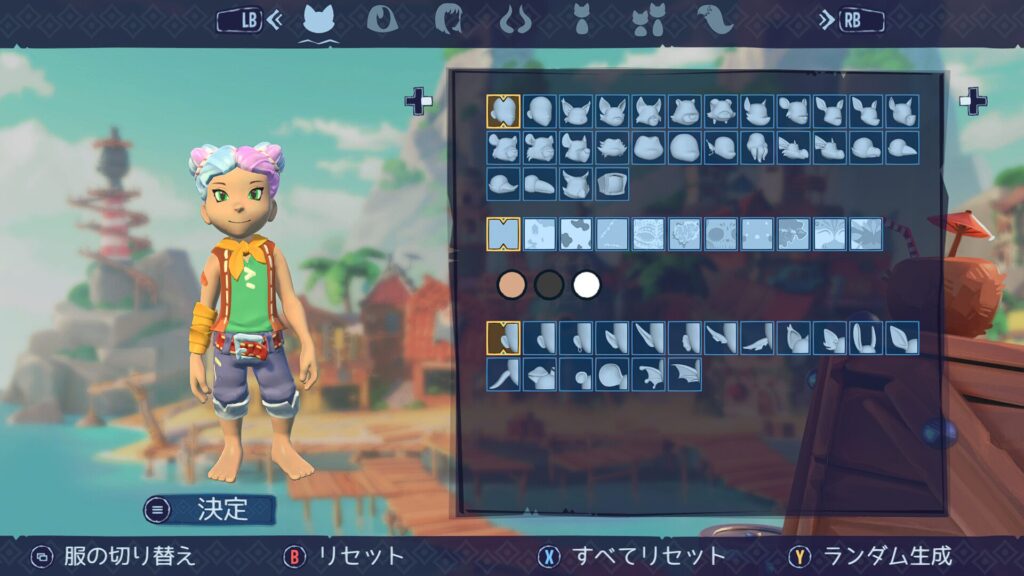Choose the cube-shaped box head option

point(612,184)
